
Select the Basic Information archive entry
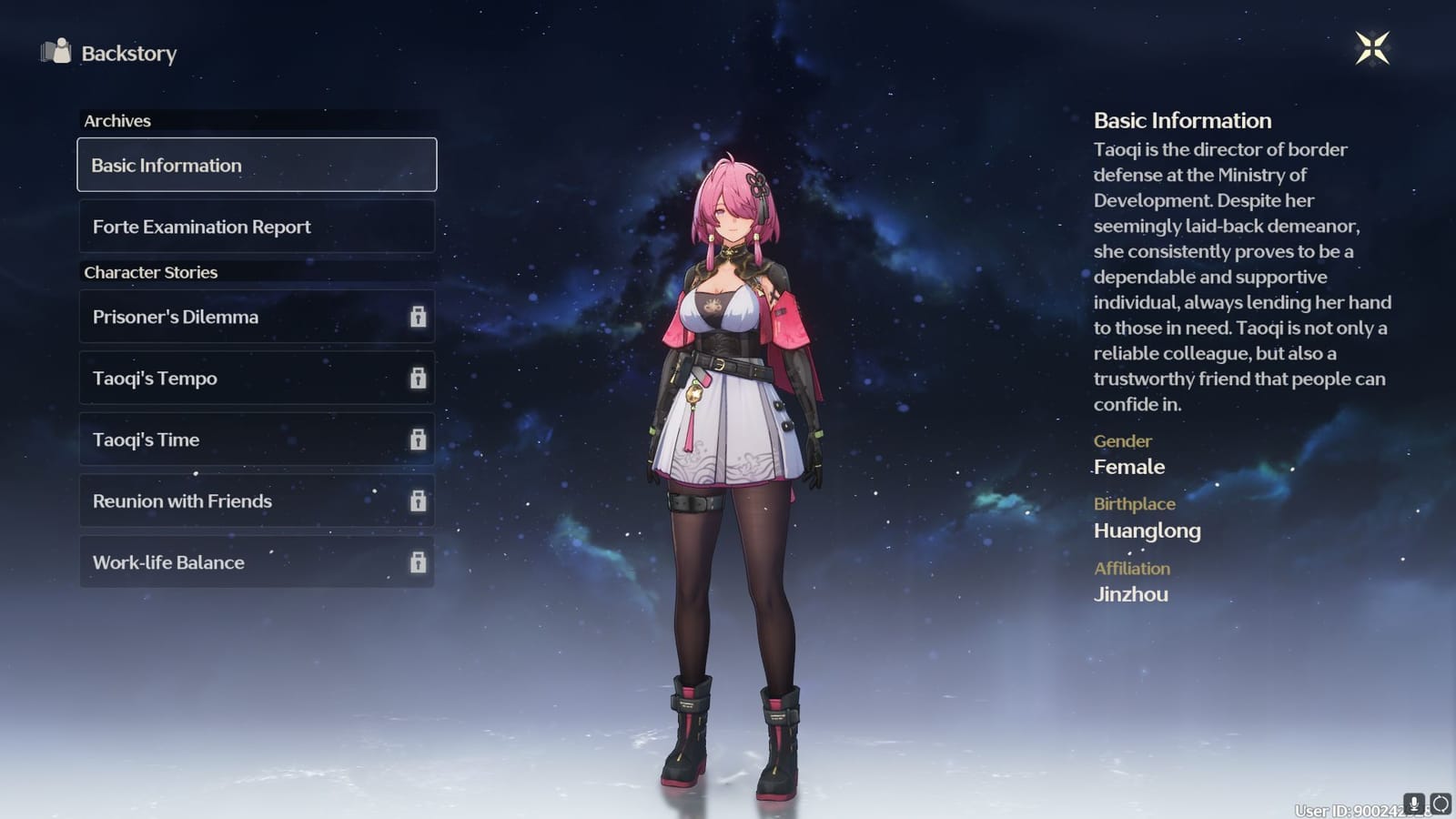point(257,165)
